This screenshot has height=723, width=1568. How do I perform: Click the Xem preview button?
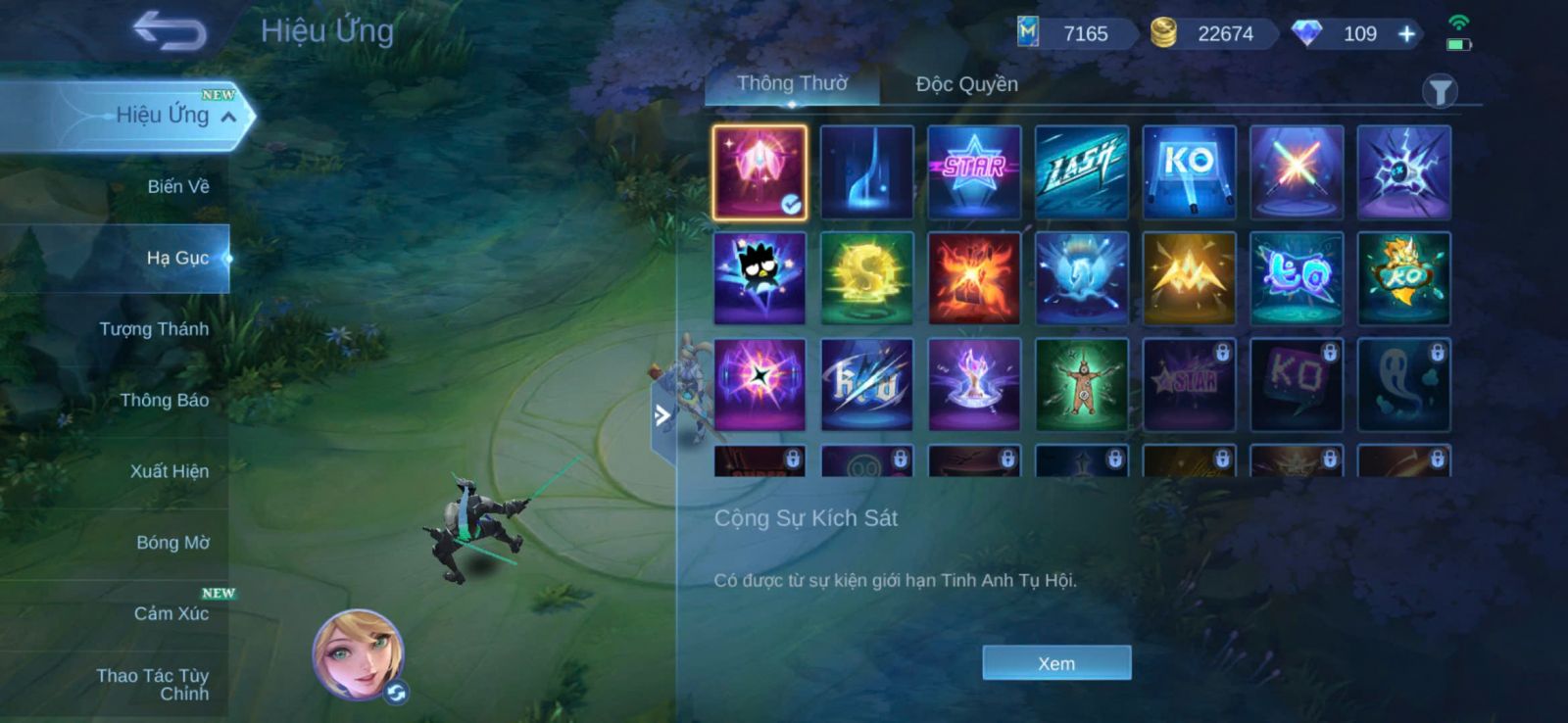(x=1056, y=663)
